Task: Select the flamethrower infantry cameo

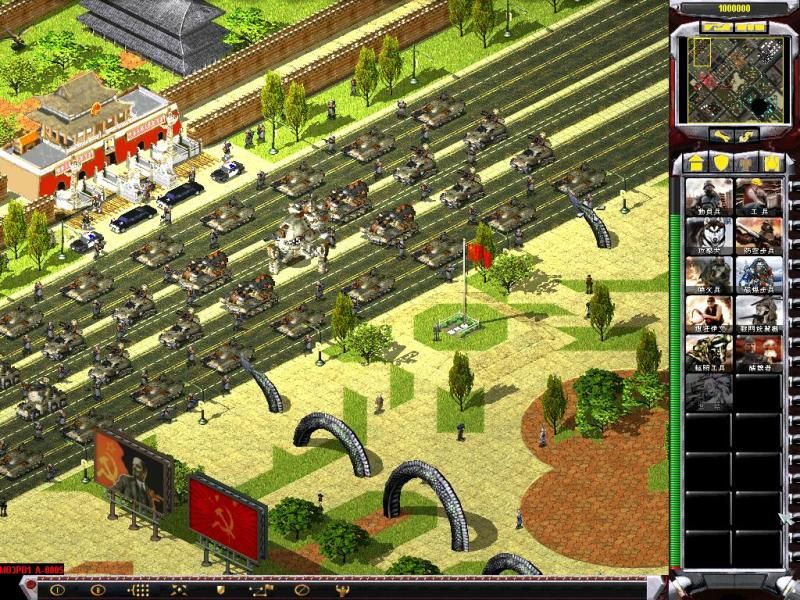Action: pos(708,275)
